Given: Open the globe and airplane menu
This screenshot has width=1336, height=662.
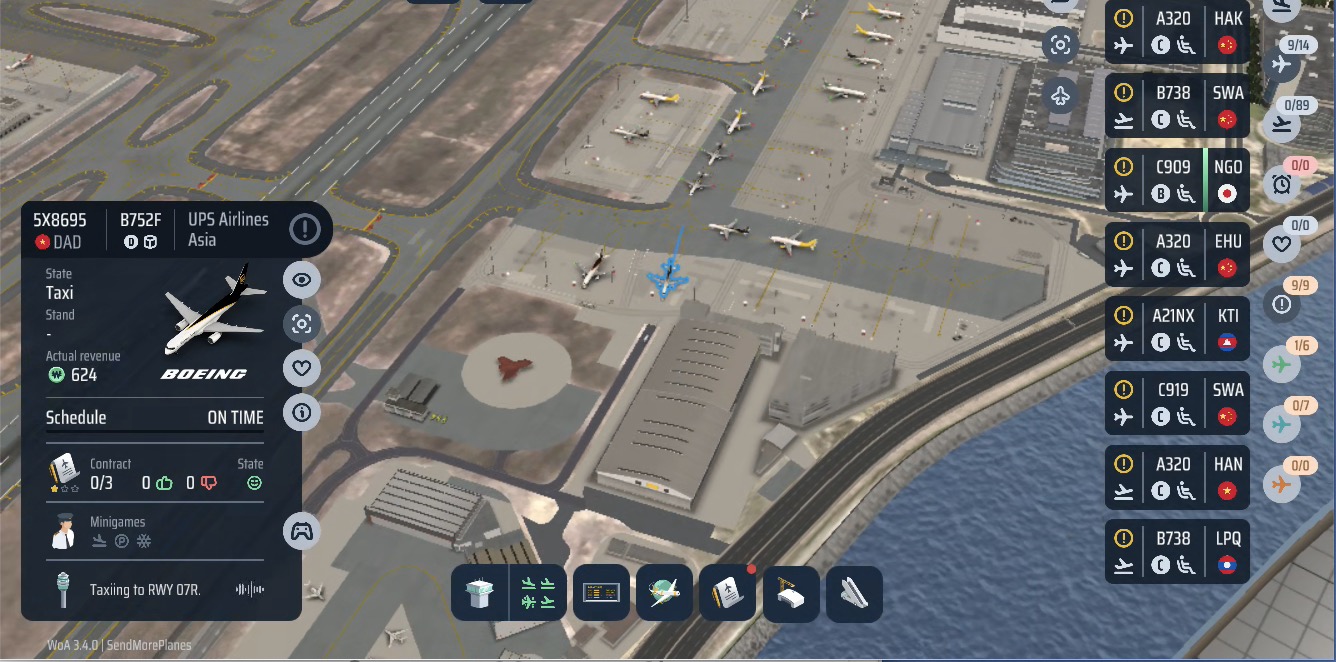Looking at the screenshot, I should click(664, 594).
